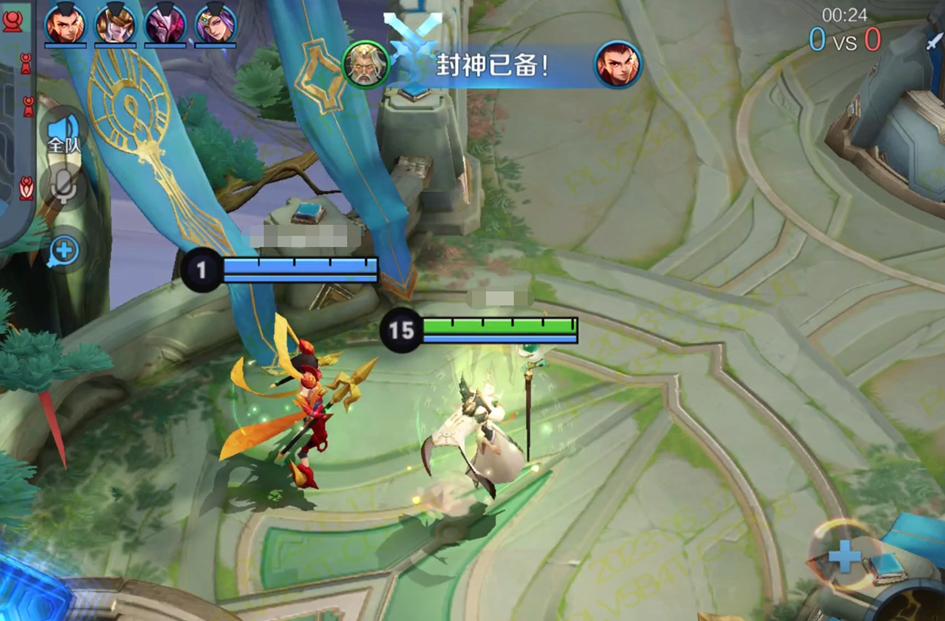The height and width of the screenshot is (621, 945).
Task: Select the first teammate portrait with the red-clad man
Action: (x=64, y=23)
